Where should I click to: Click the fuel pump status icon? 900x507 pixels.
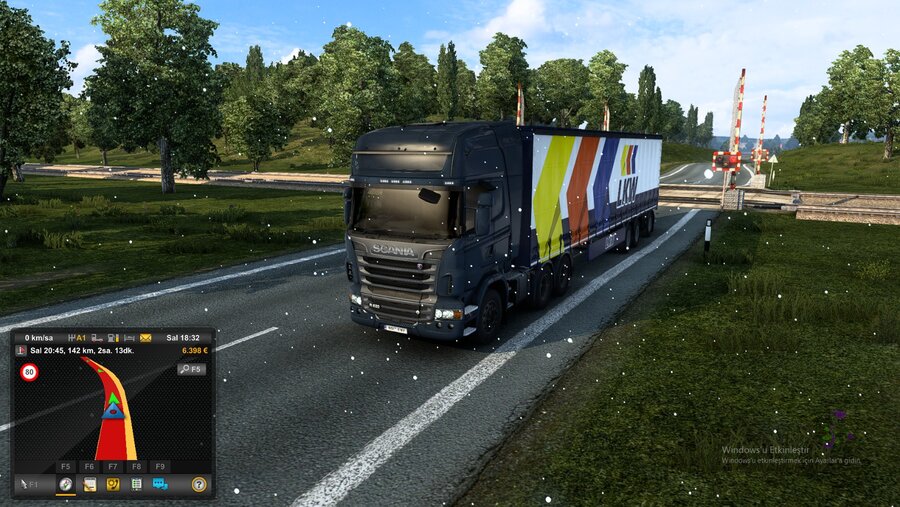(x=113, y=338)
